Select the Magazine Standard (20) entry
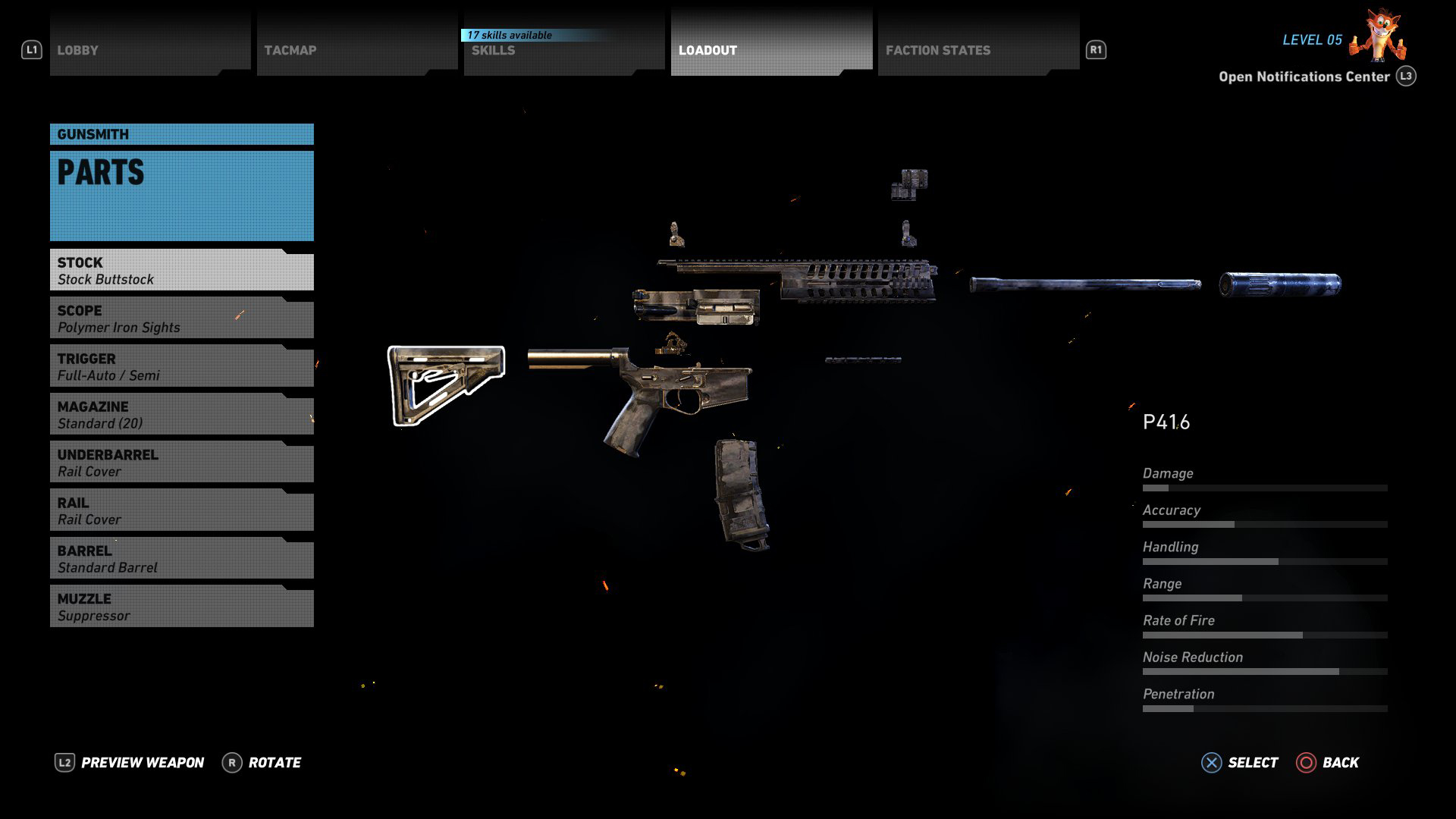The width and height of the screenshot is (1456, 819). tap(182, 415)
